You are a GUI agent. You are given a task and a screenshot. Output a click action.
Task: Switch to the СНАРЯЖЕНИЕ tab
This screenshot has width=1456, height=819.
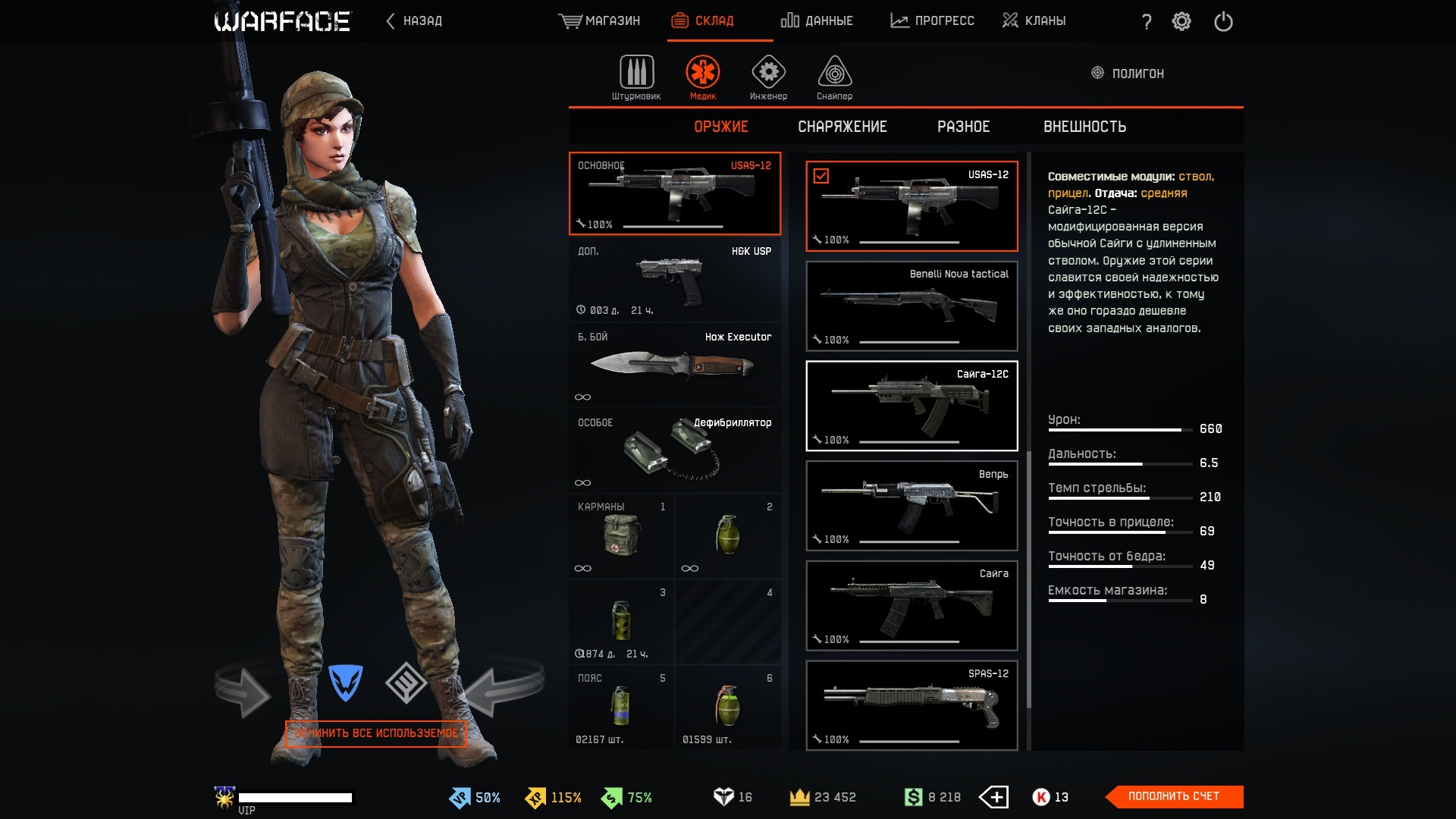842,127
